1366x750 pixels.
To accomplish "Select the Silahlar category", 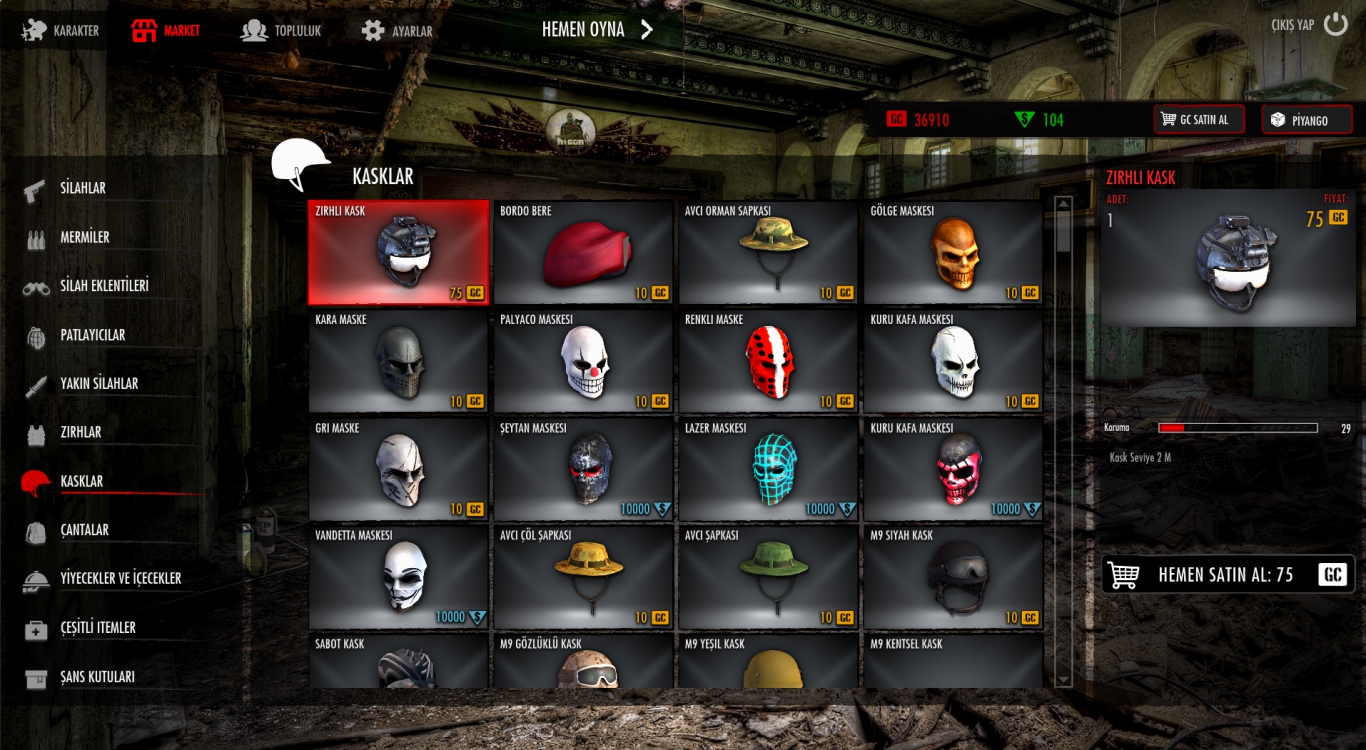I will point(83,189).
